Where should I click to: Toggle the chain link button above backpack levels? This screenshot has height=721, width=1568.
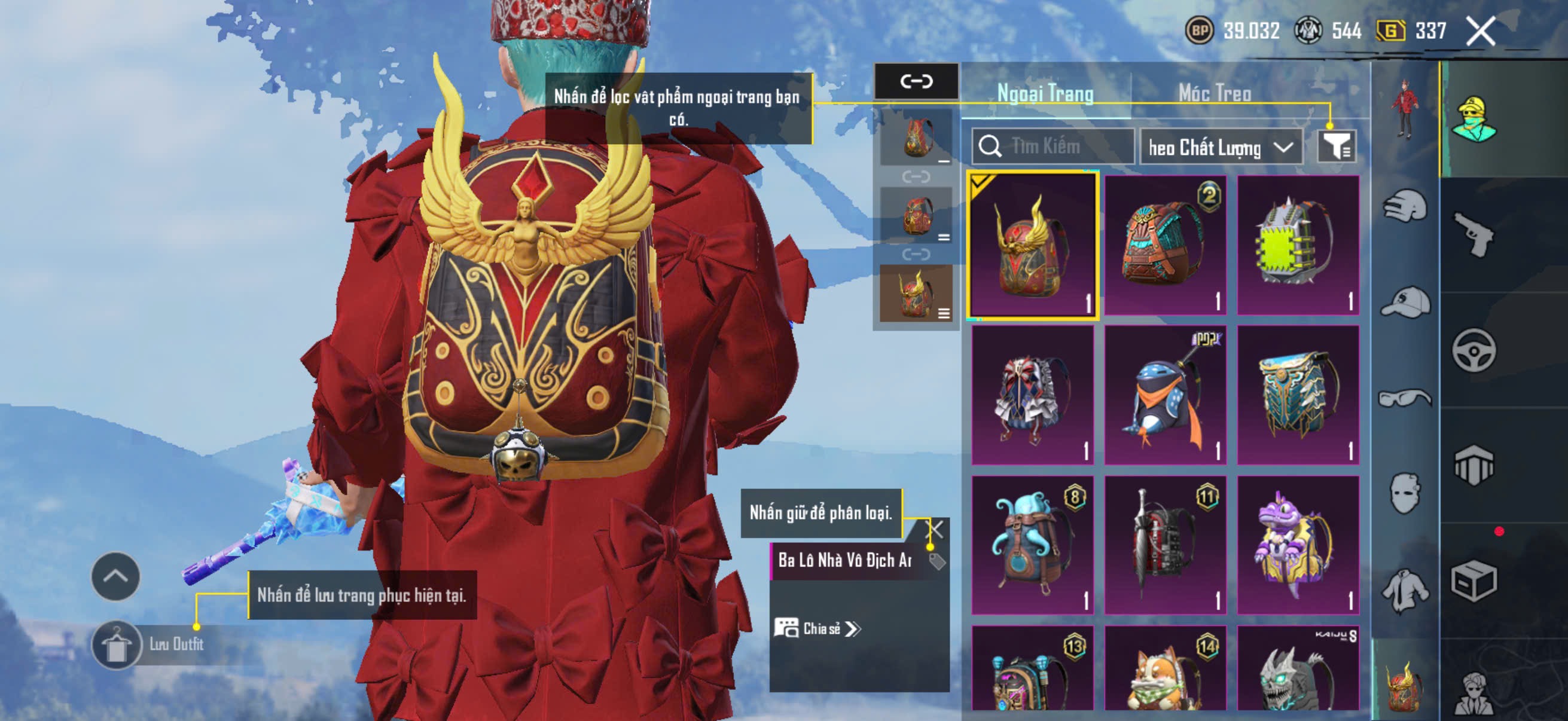coord(916,81)
